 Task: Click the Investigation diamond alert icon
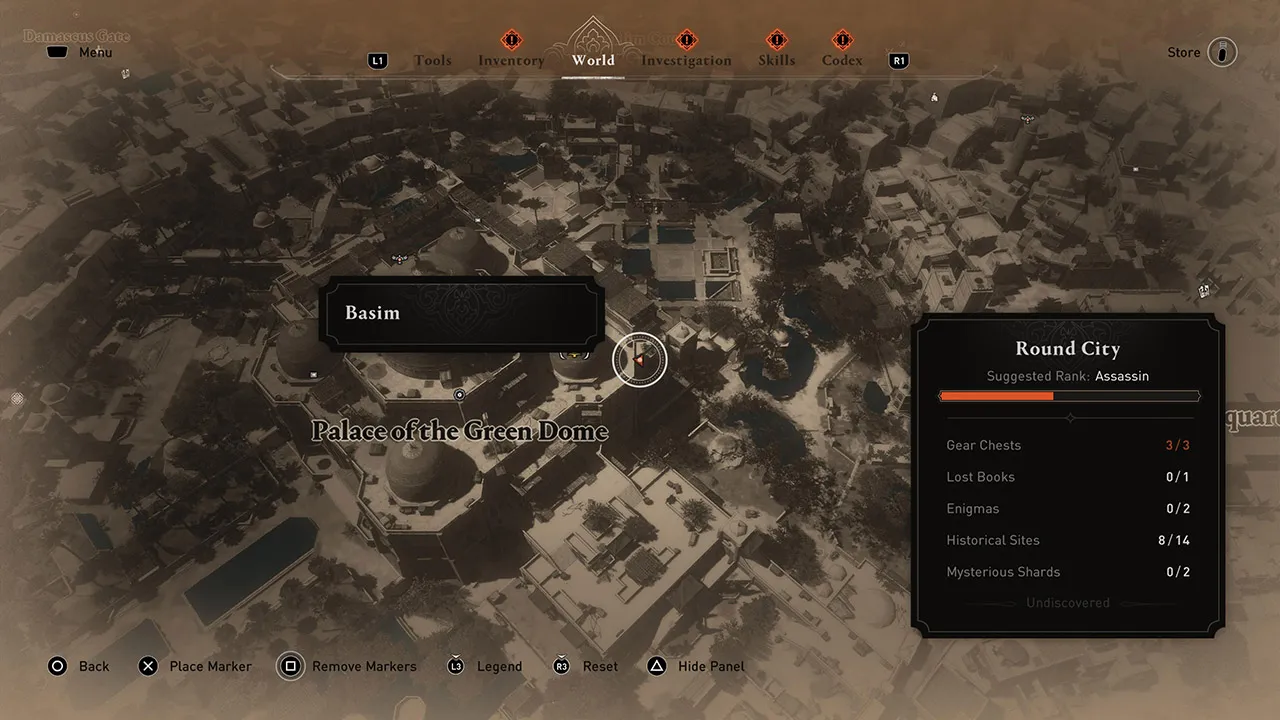(686, 41)
